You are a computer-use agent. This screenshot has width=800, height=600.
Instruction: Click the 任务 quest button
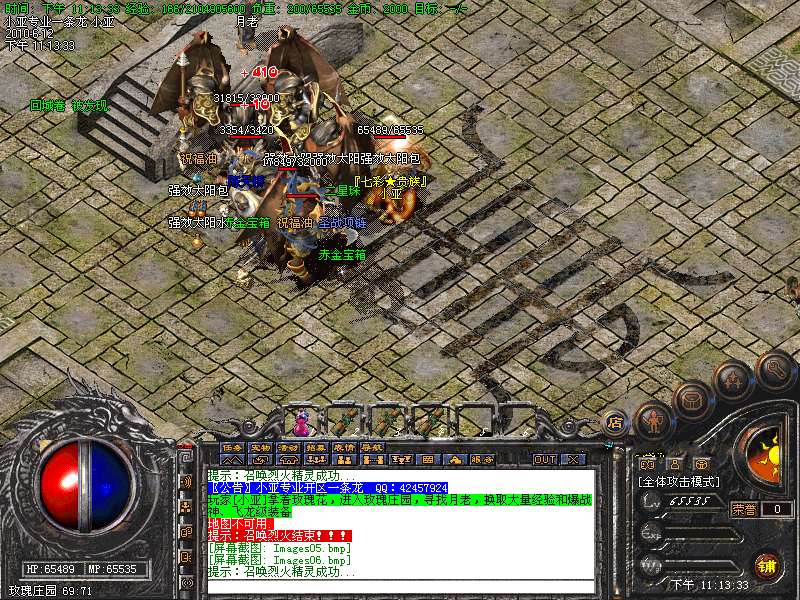(232, 447)
